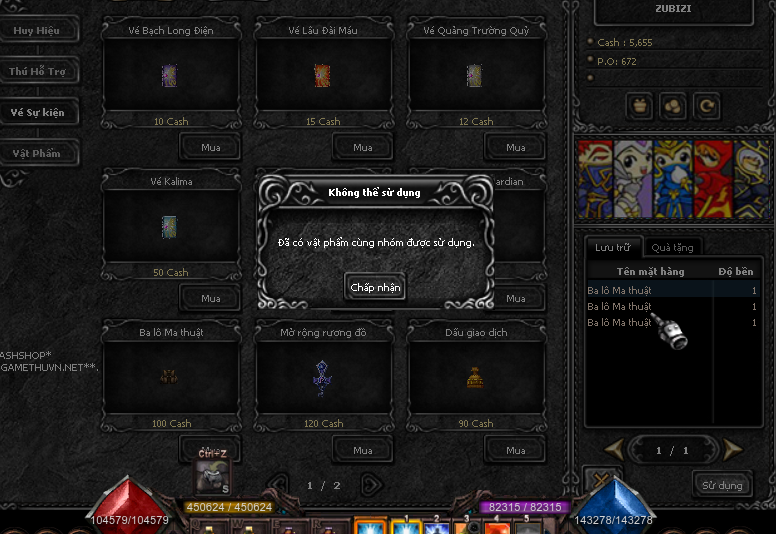Click the Sử dụng button
Image resolution: width=776 pixels, height=534 pixels.
722,485
